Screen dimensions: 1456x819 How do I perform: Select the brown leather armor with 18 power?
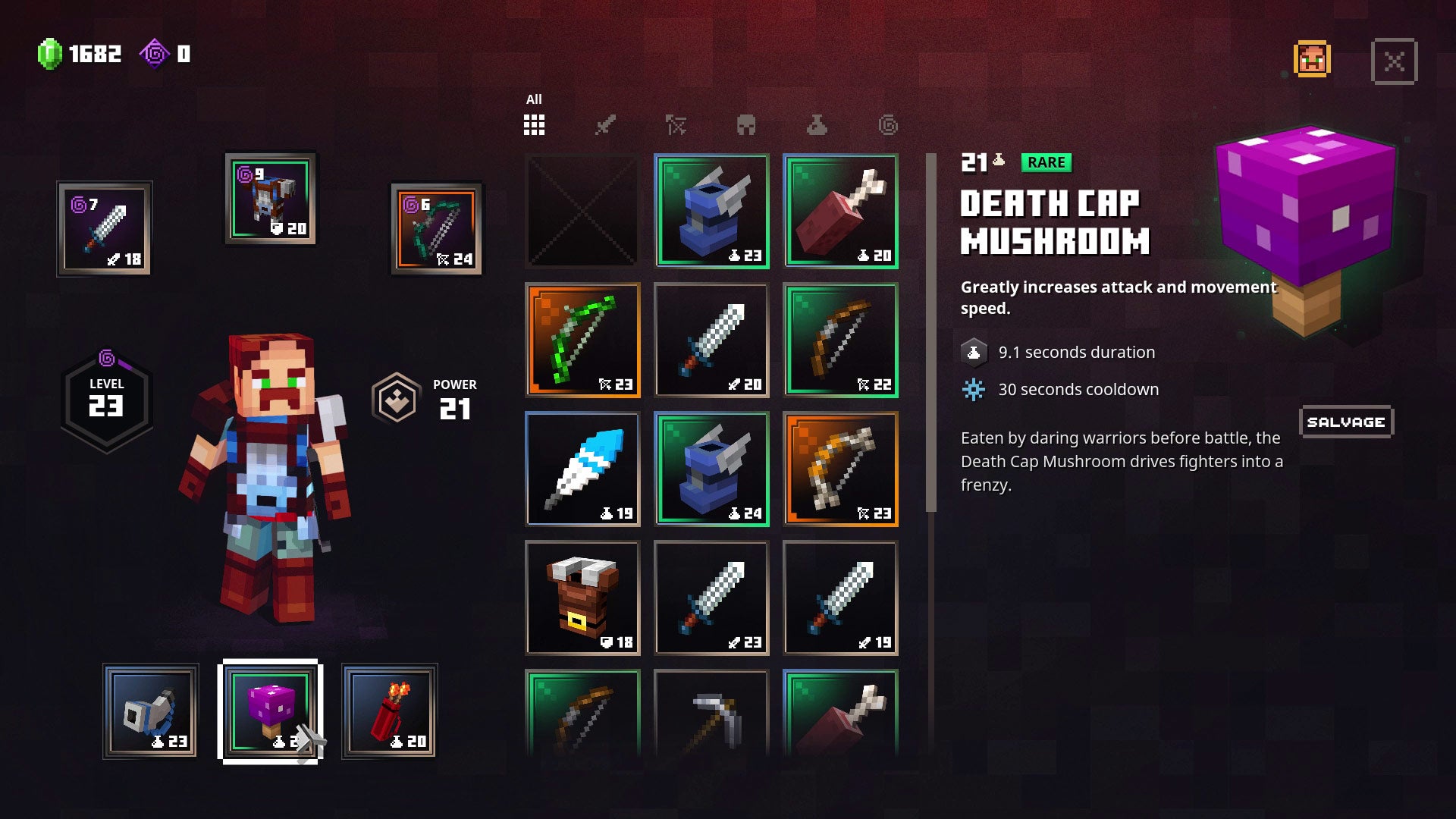(582, 598)
